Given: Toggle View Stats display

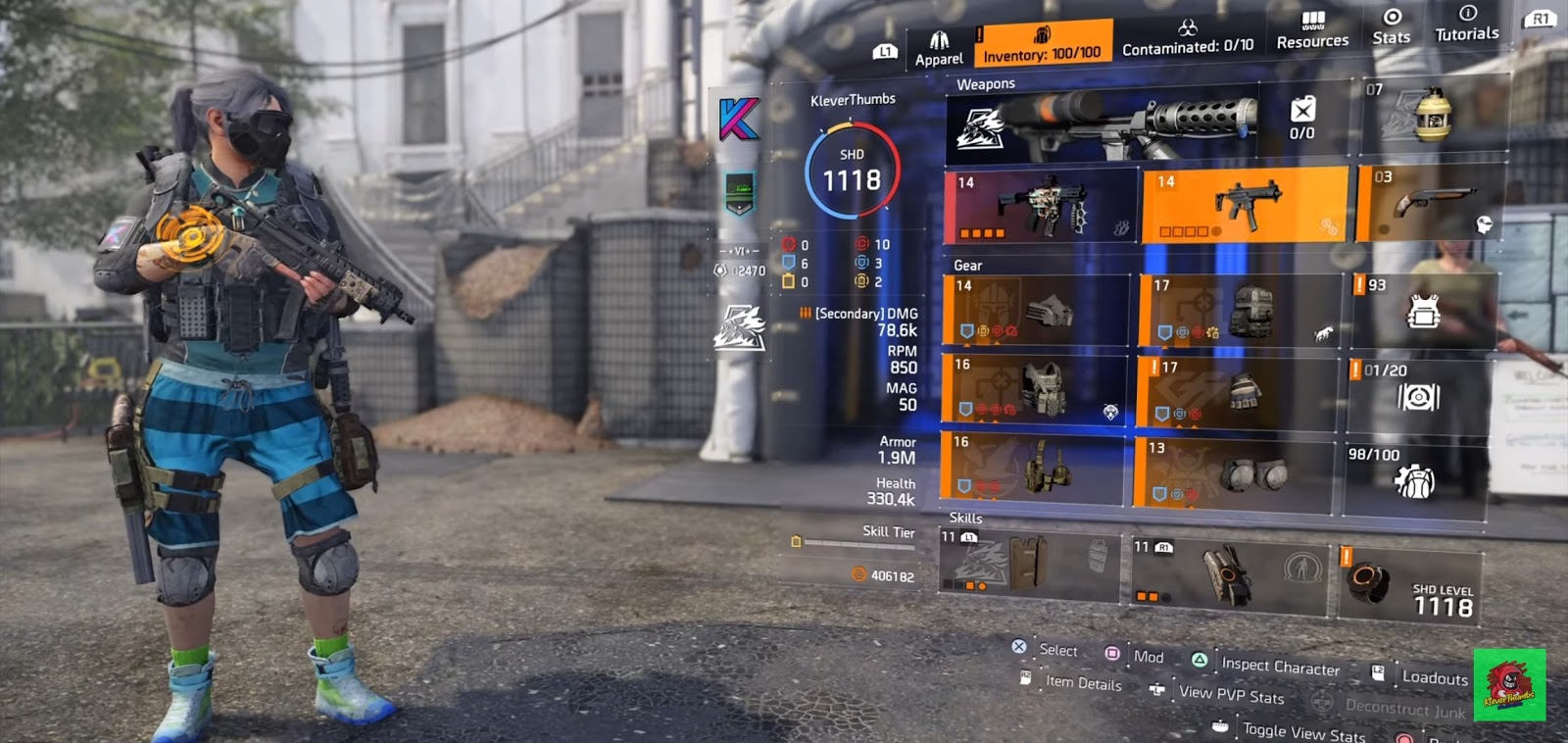Looking at the screenshot, I should 1303,732.
